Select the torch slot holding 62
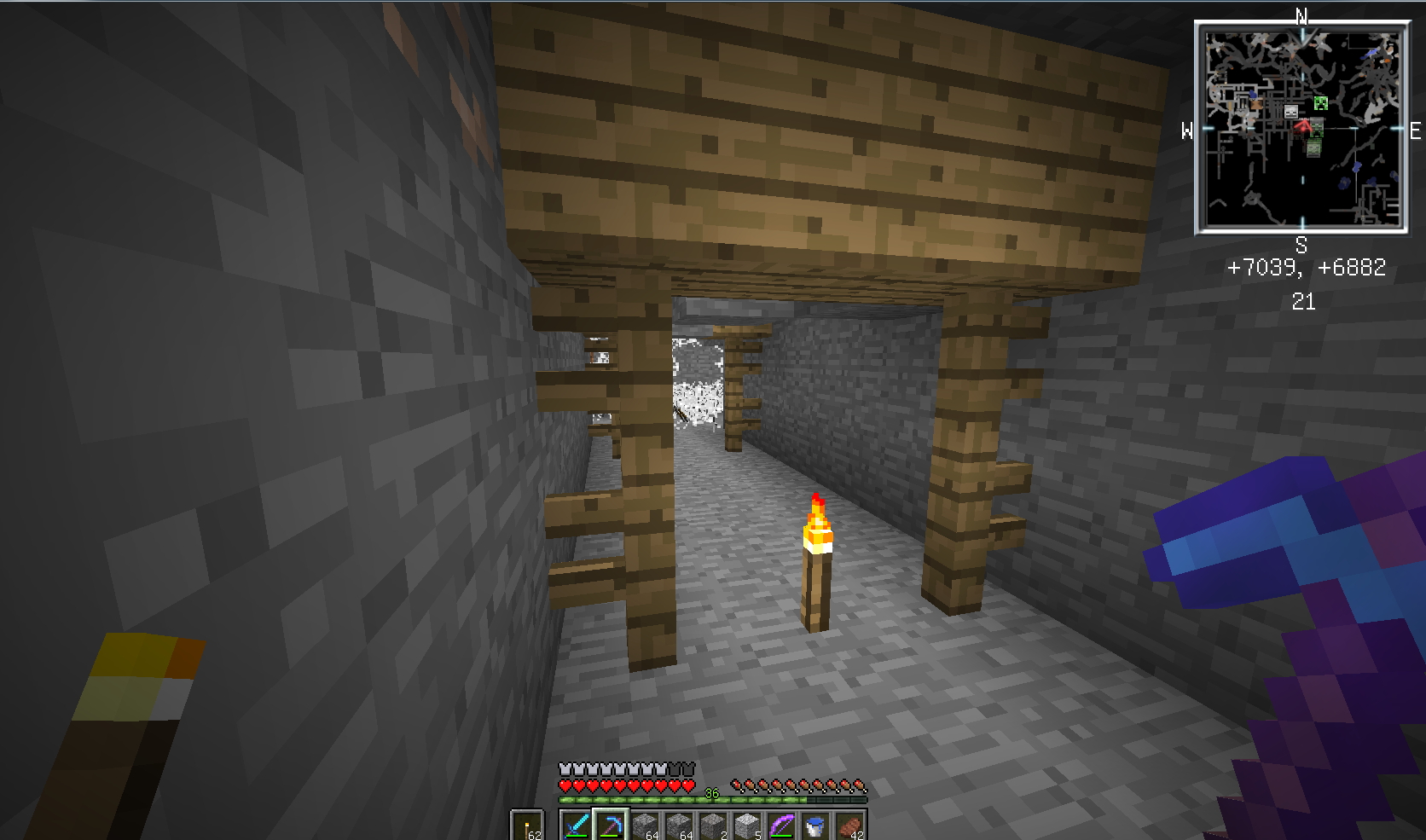The height and width of the screenshot is (840, 1426). [x=528, y=826]
